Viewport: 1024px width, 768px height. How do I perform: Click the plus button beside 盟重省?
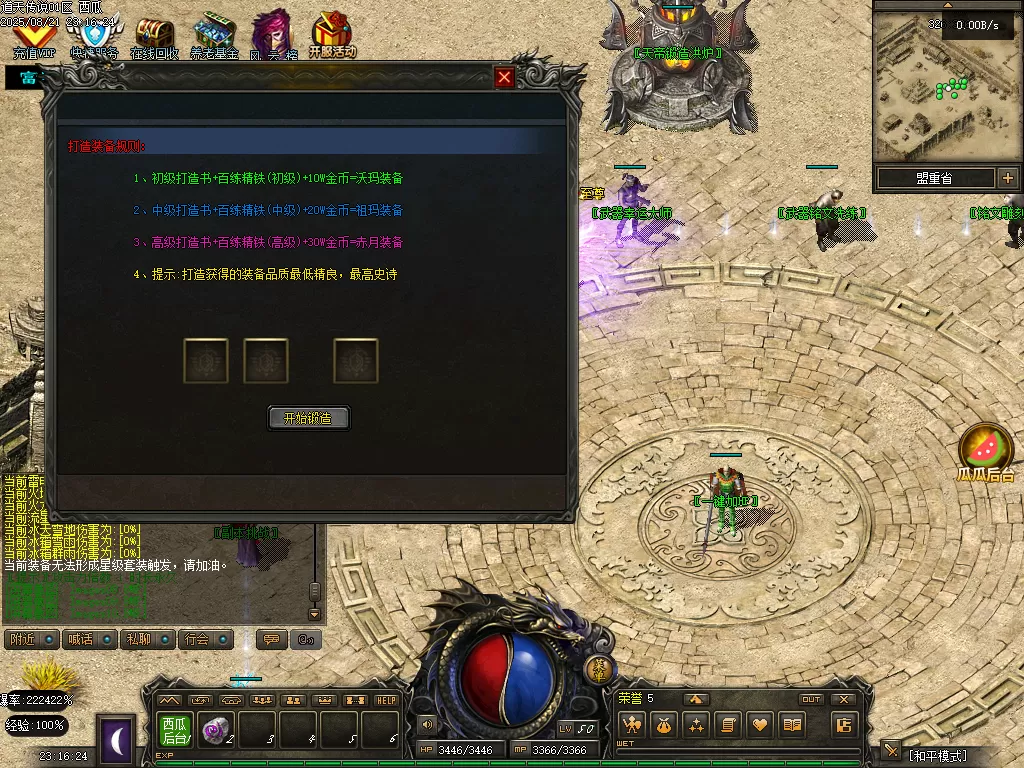point(1007,178)
